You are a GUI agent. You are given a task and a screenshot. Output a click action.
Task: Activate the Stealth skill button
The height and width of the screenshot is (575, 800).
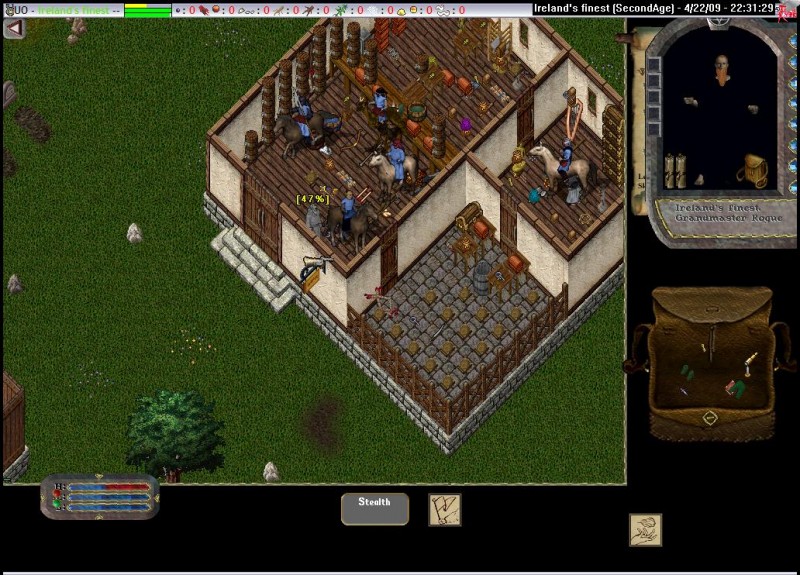click(375, 508)
